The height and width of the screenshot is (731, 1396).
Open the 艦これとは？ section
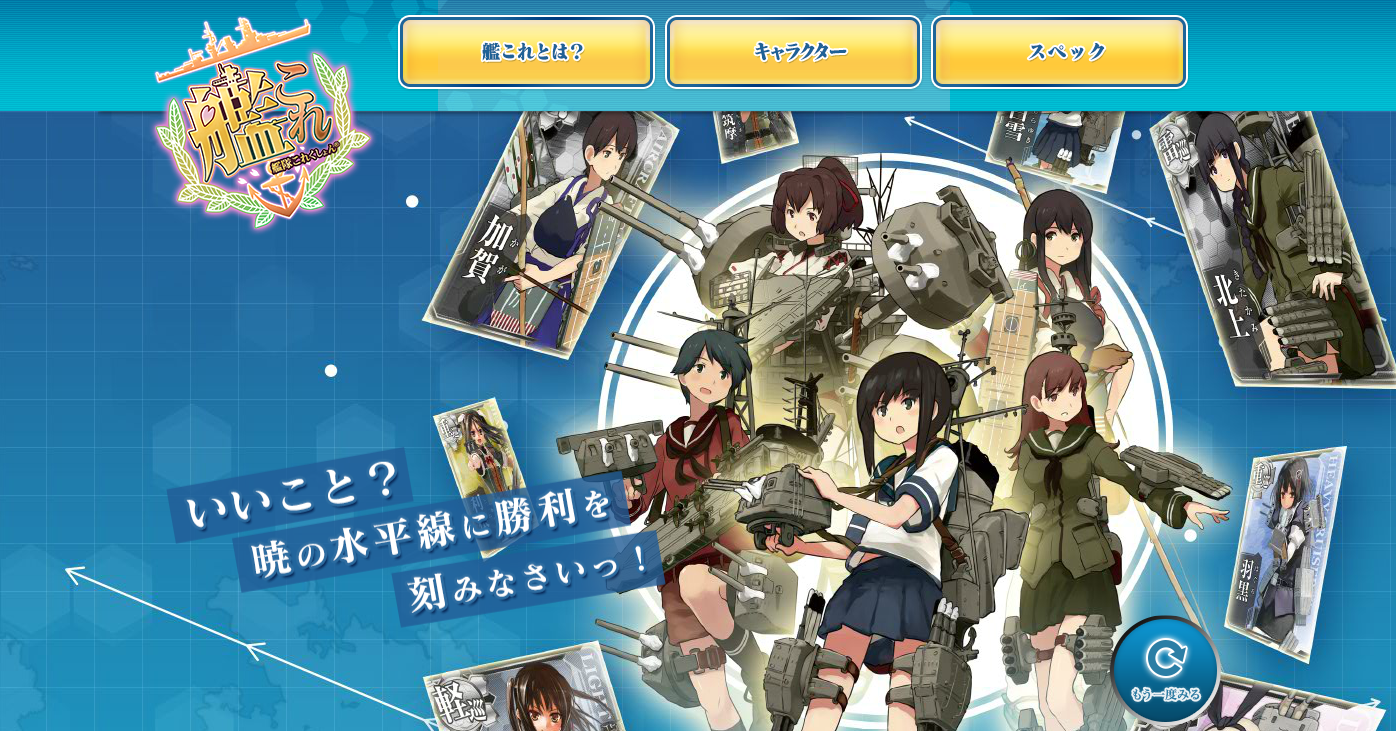pyautogui.click(x=525, y=52)
